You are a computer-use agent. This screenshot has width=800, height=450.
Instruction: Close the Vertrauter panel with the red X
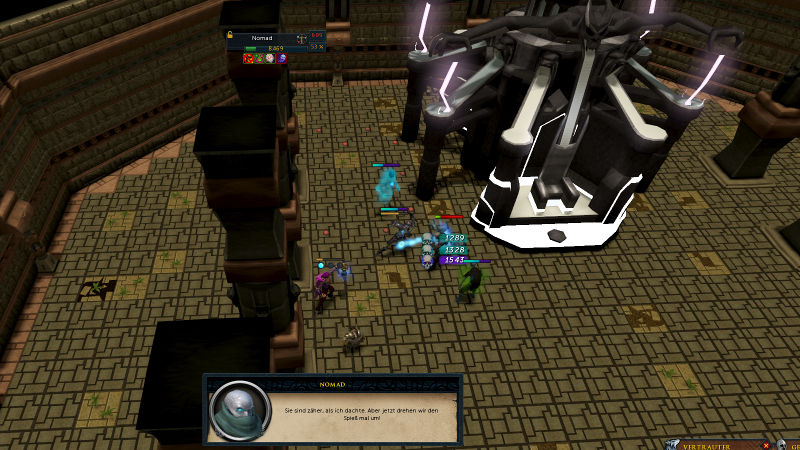766,445
